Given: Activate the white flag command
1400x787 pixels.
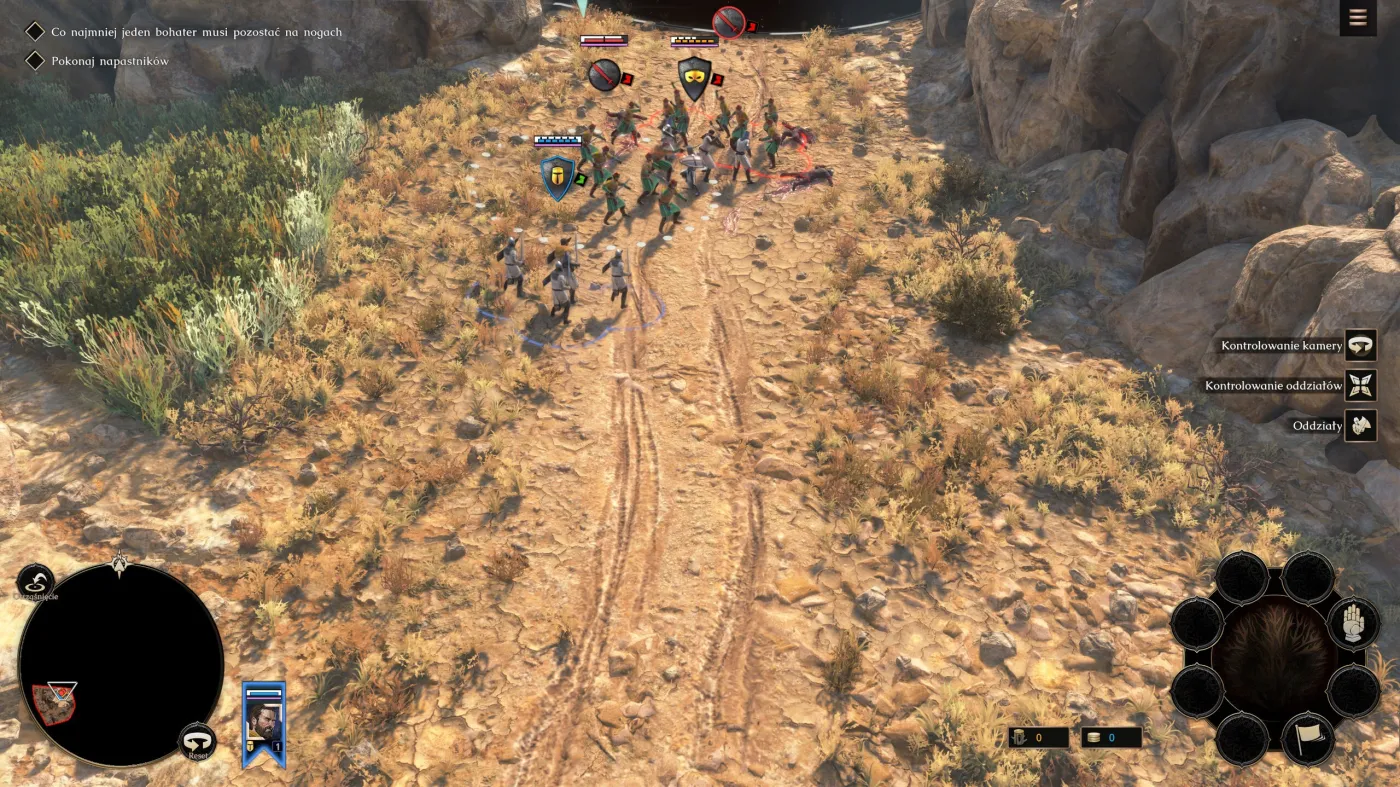Looking at the screenshot, I should [x=1308, y=739].
